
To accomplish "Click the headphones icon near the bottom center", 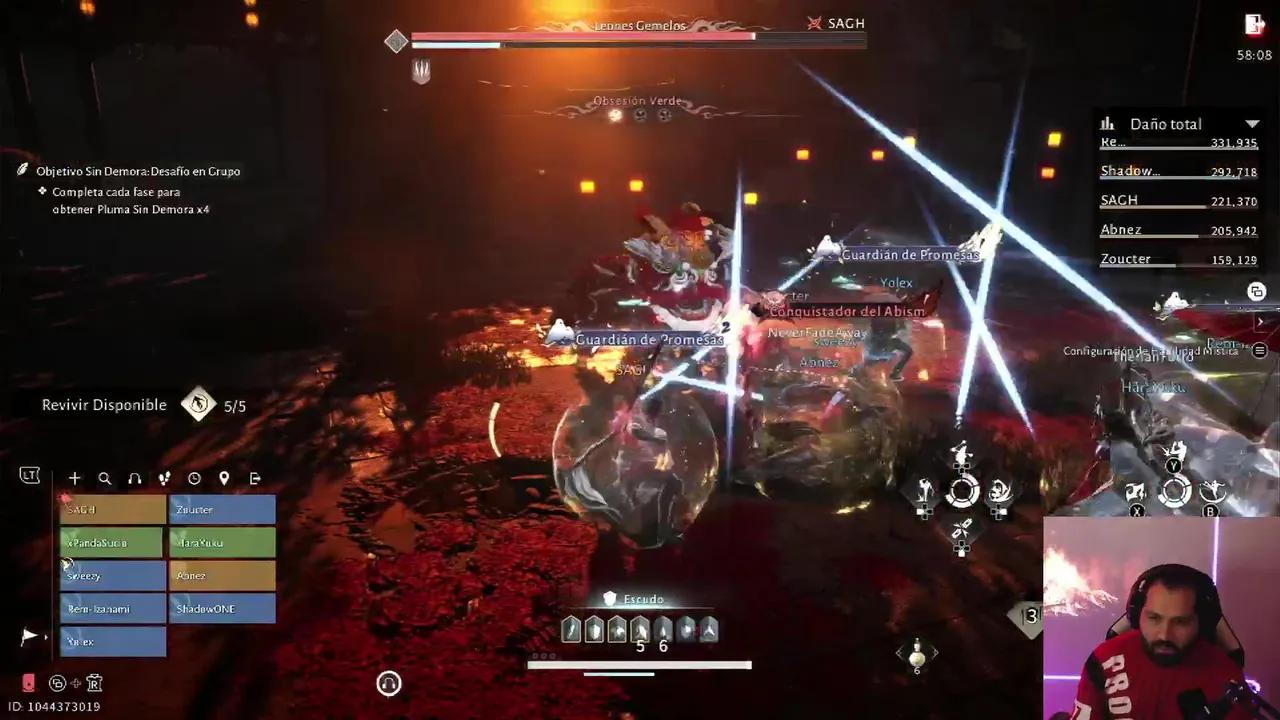I will click(x=389, y=683).
